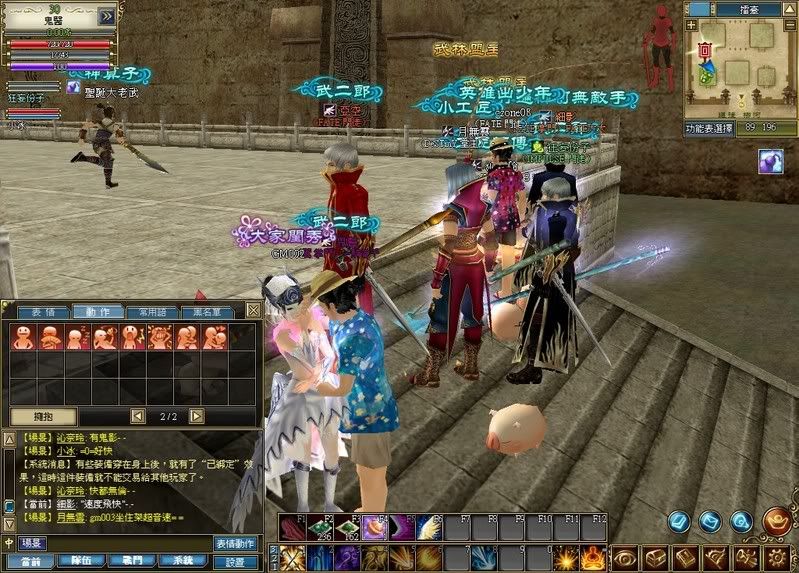Show the 系統 system chat tab

pyautogui.click(x=183, y=561)
